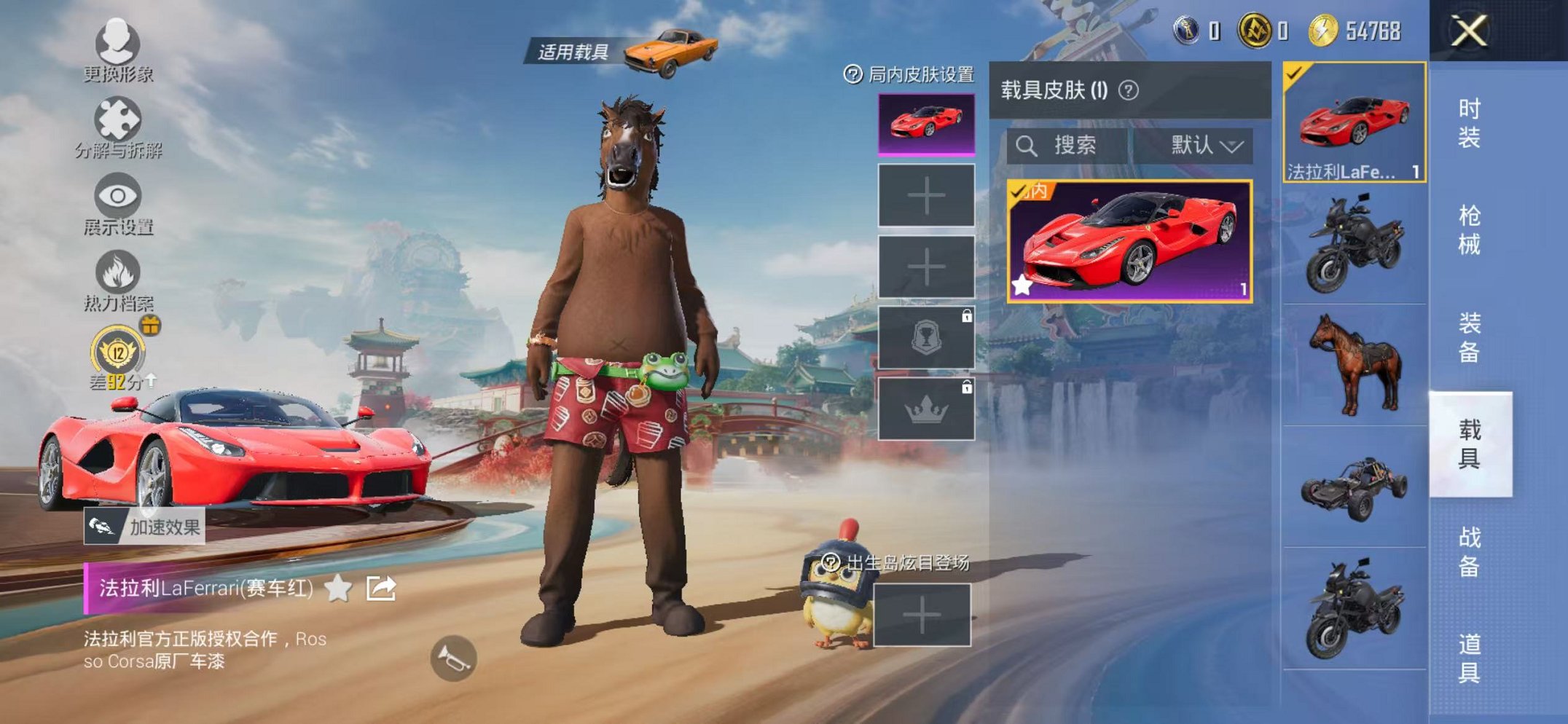Open the 默认 sorting dropdown
This screenshot has height=724, width=1568.
point(1206,144)
